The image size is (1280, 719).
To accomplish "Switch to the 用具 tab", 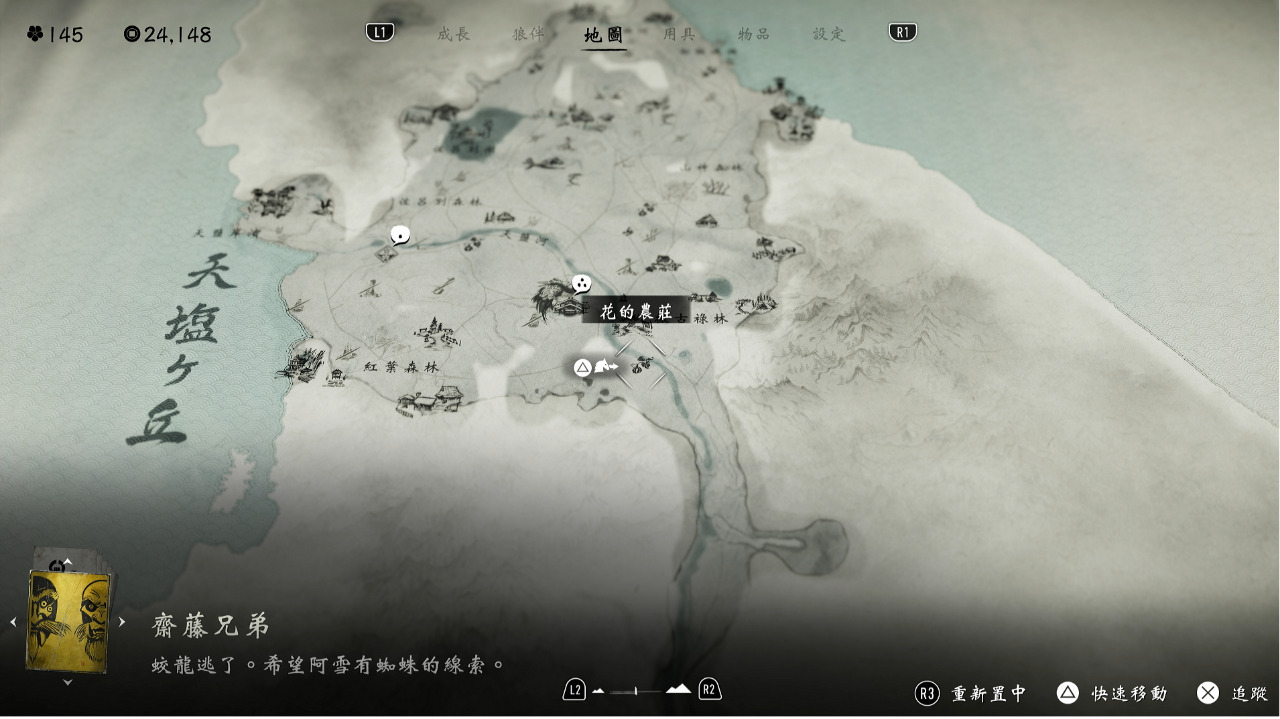I will click(679, 34).
